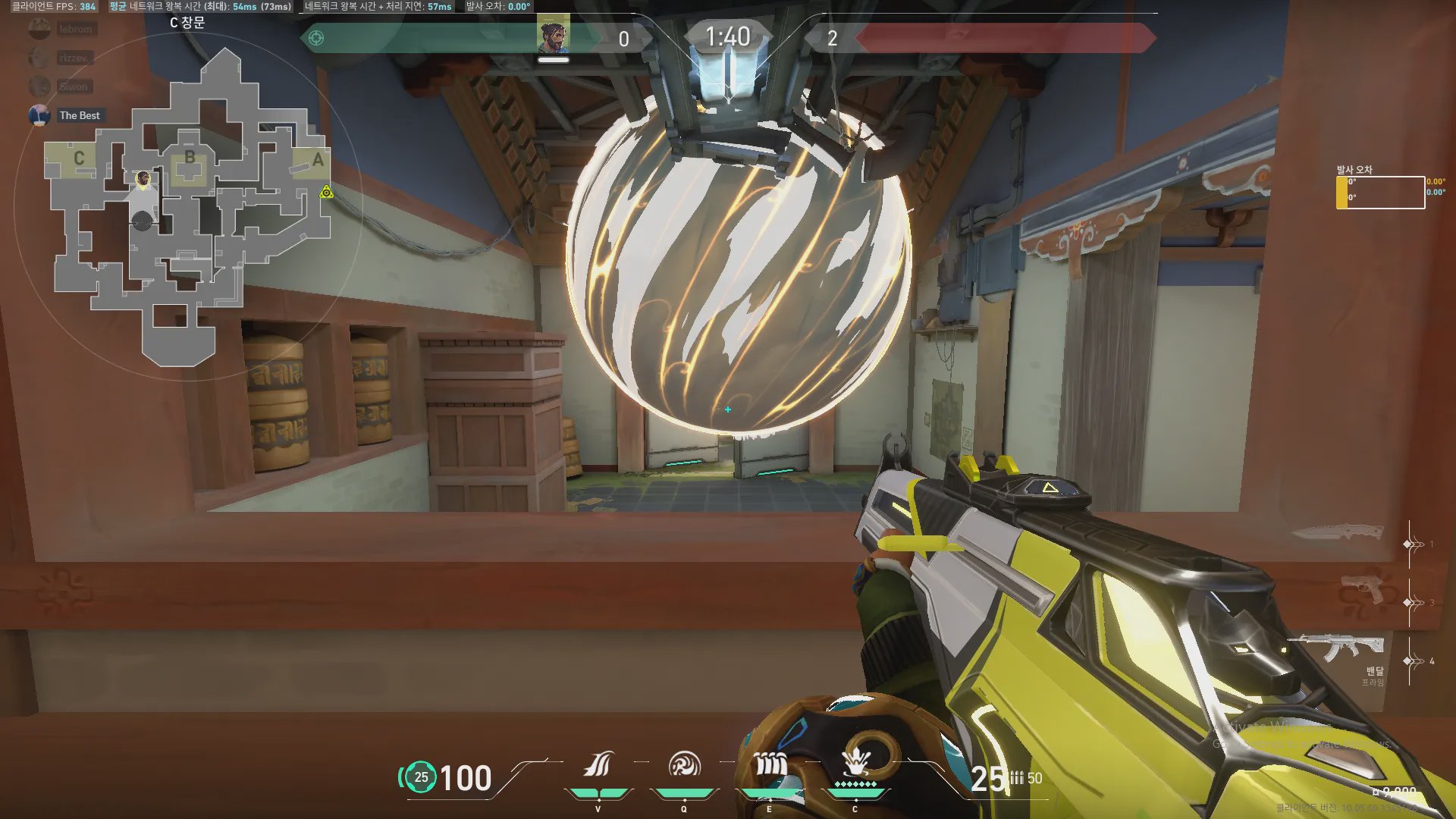Select the Vandal rifle in the weapon list
Screen dimensions: 1456x819
pyautogui.click(x=1336, y=647)
